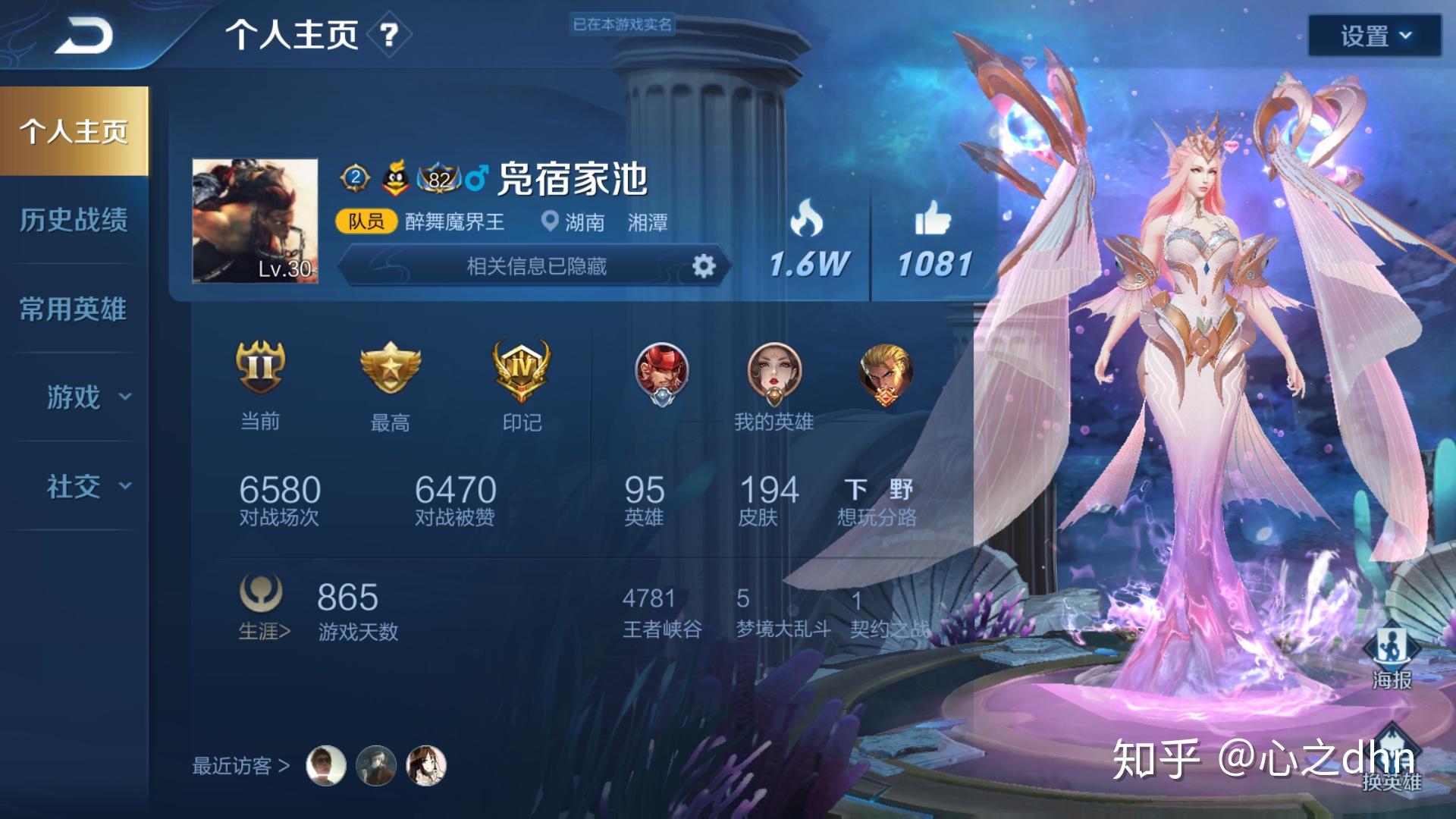
Task: Open the 生涯 career link
Action: click(x=263, y=631)
